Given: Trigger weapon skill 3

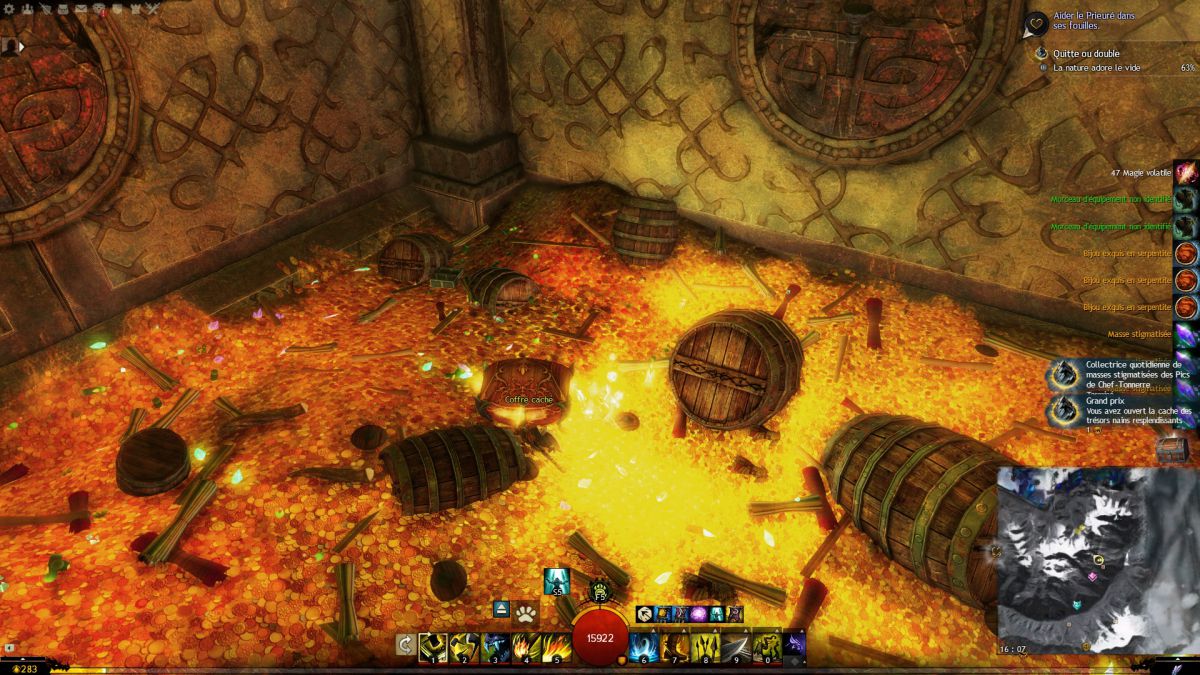Looking at the screenshot, I should (495, 647).
